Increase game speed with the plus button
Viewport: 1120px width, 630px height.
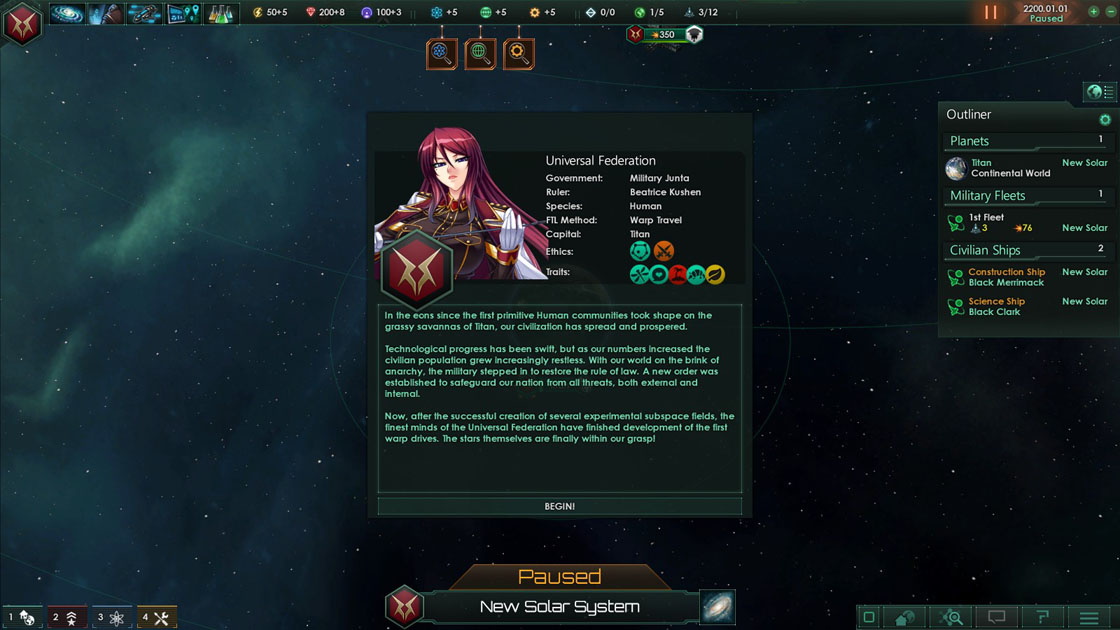click(x=1093, y=12)
